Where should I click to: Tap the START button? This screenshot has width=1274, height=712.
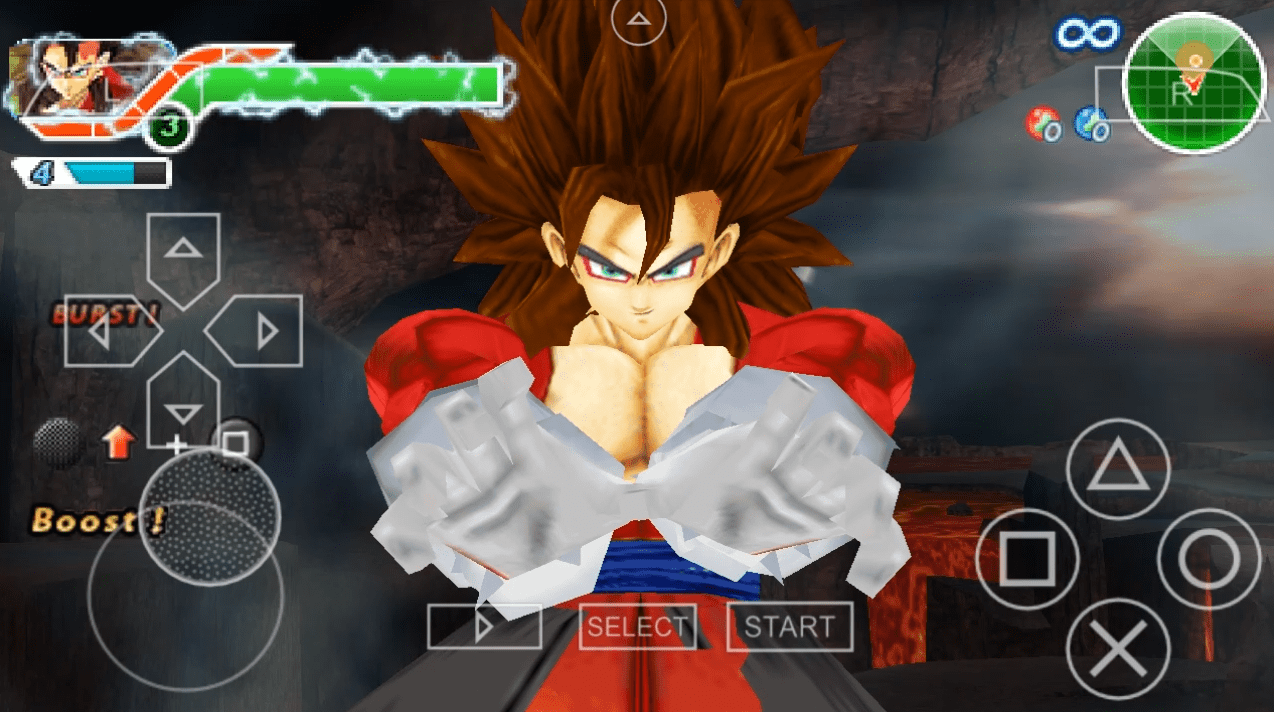pos(789,627)
